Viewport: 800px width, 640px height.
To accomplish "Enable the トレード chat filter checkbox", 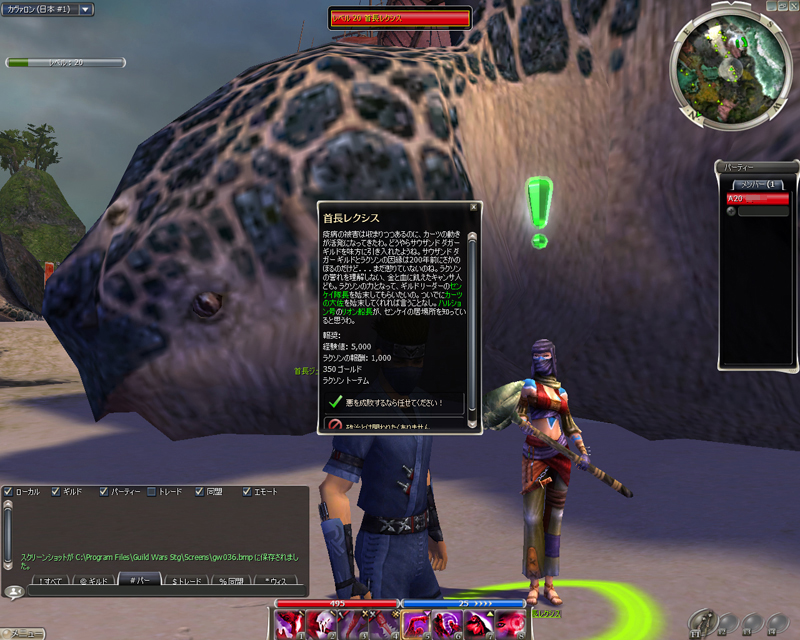I will tap(151, 492).
